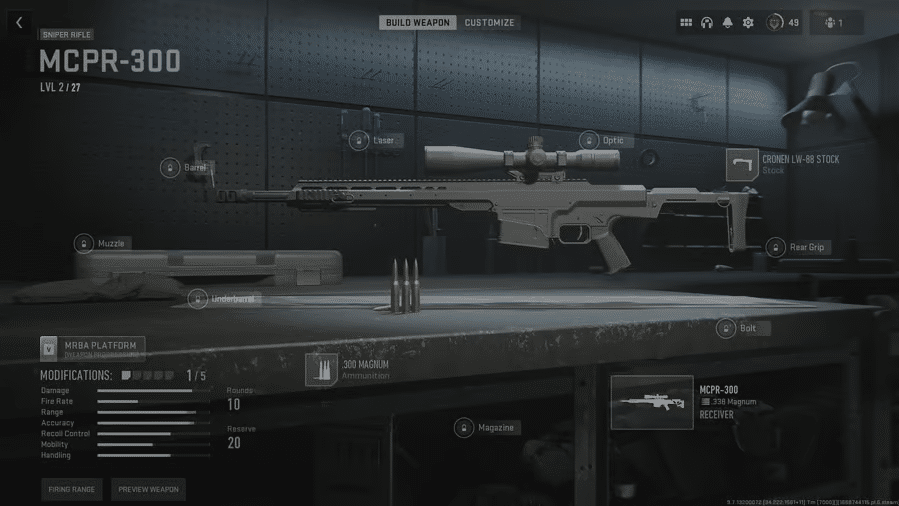Open the grid menu icon
The width and height of the screenshot is (899, 506).
686,23
